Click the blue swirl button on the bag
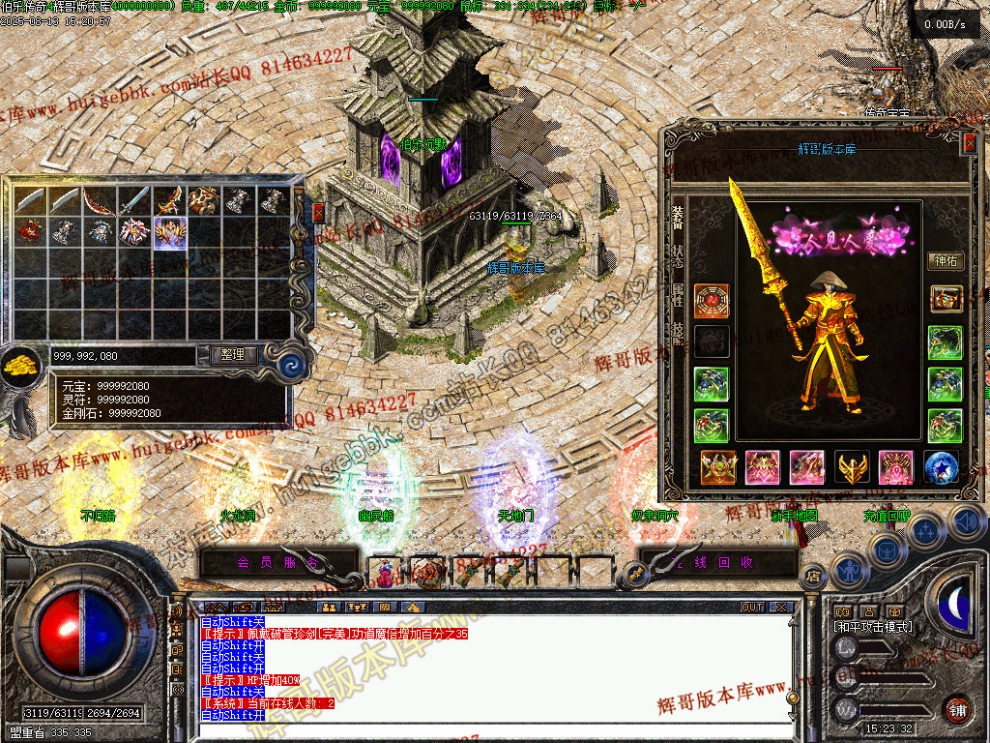This screenshot has height=743, width=990. (x=290, y=361)
